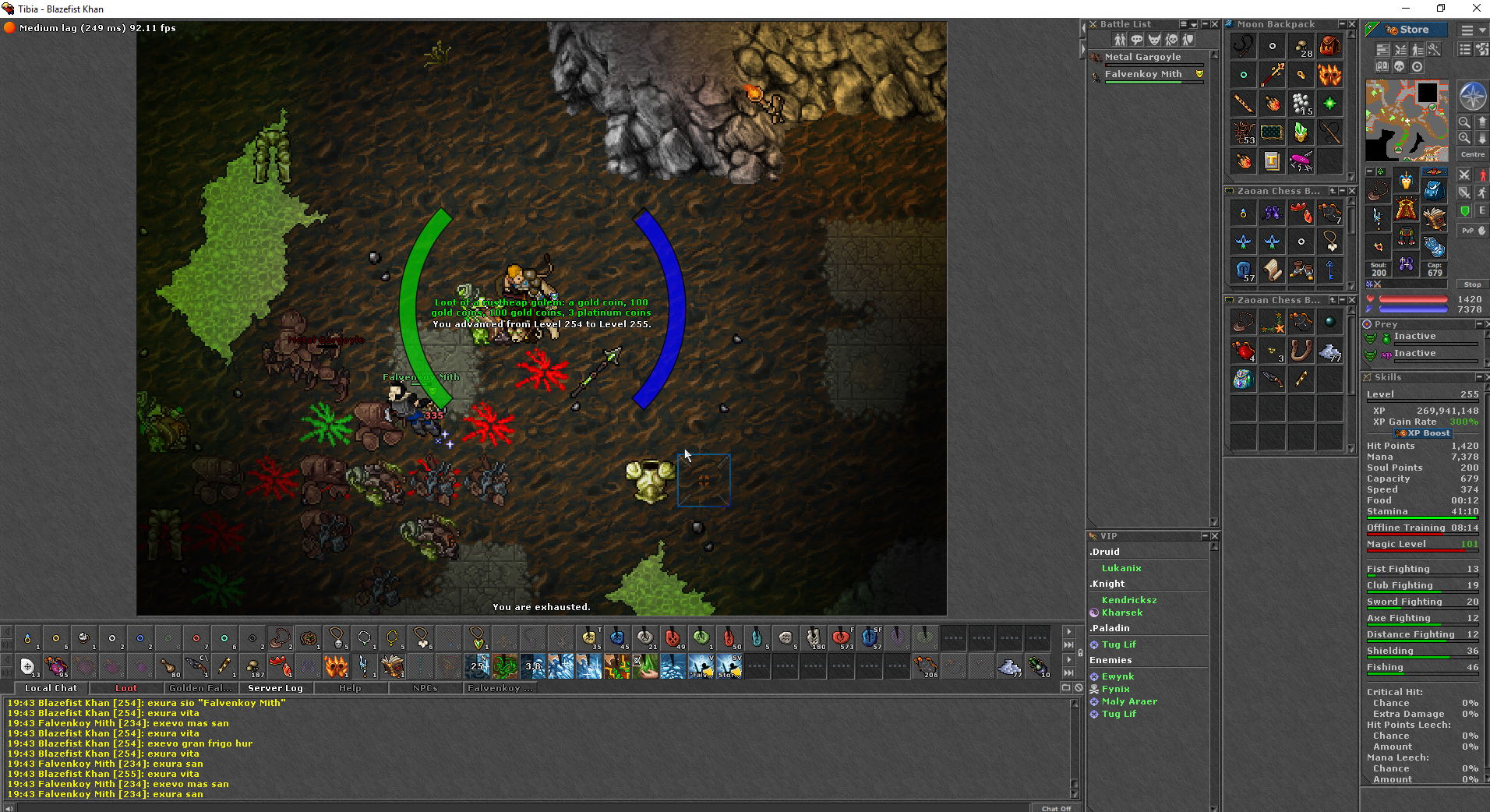Viewport: 1490px width, 812px height.
Task: Toggle chase opponent mode running icon
Action: pyautogui.click(x=1483, y=192)
